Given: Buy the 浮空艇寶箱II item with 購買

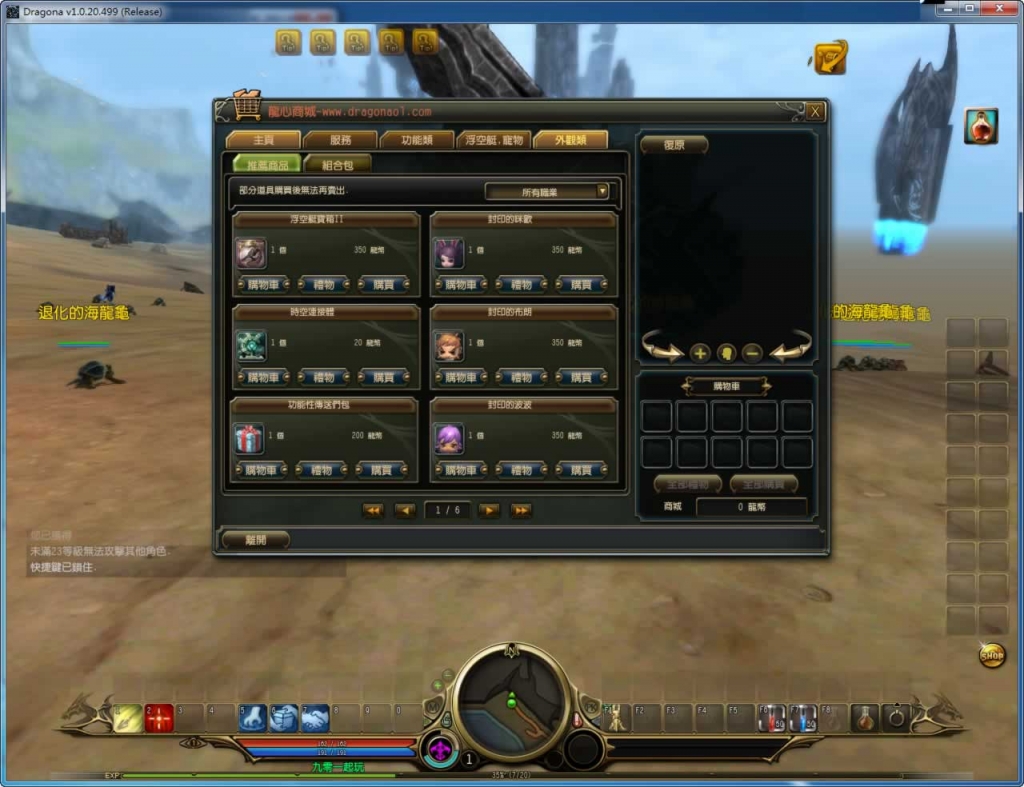Looking at the screenshot, I should click(383, 285).
